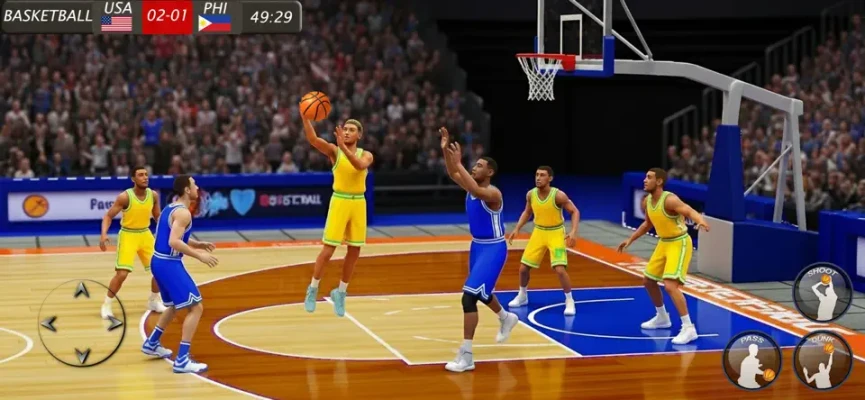Activate the Dunk button
This screenshot has height=400, width=865.
[822, 360]
